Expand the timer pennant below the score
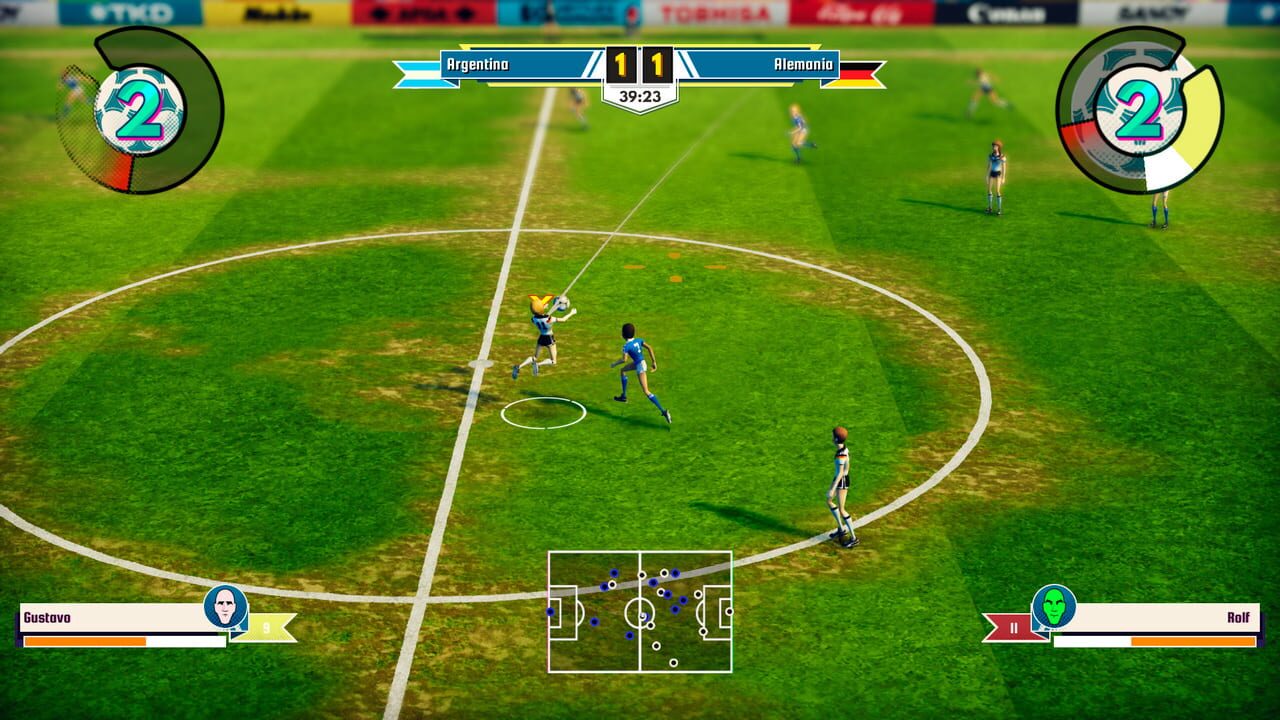Image resolution: width=1280 pixels, height=720 pixels. pos(640,98)
